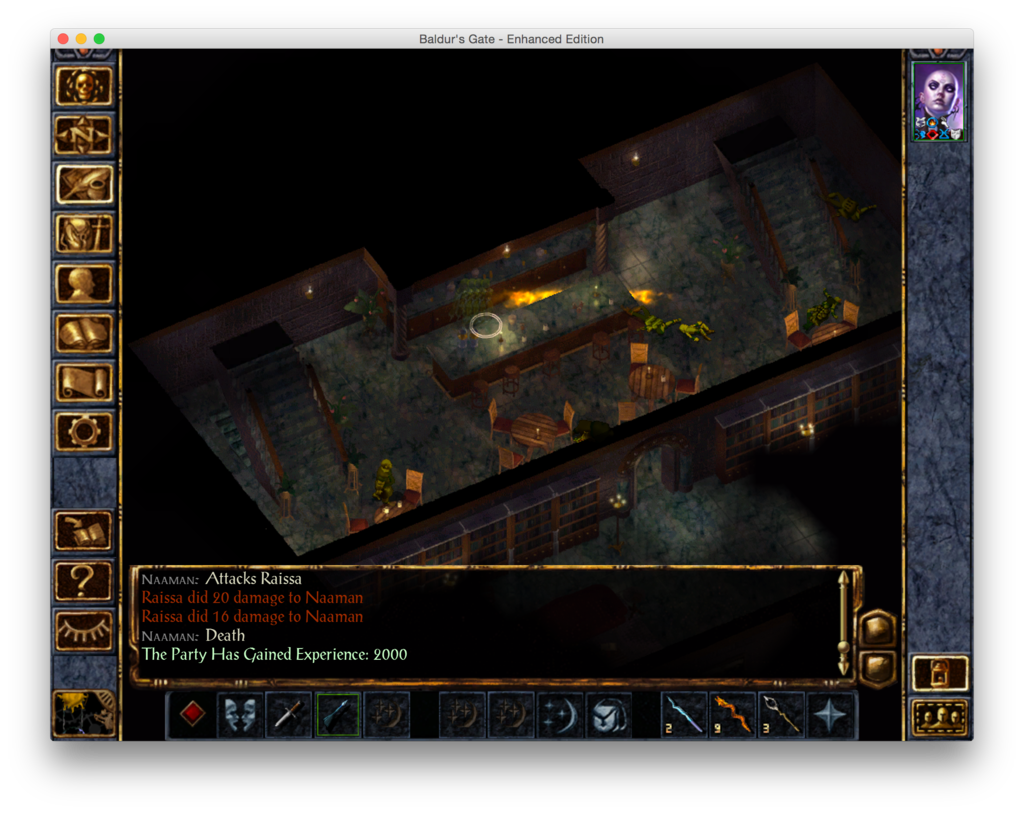Image resolution: width=1024 pixels, height=813 pixels.
Task: Select all party members helmets button
Action: (940, 717)
